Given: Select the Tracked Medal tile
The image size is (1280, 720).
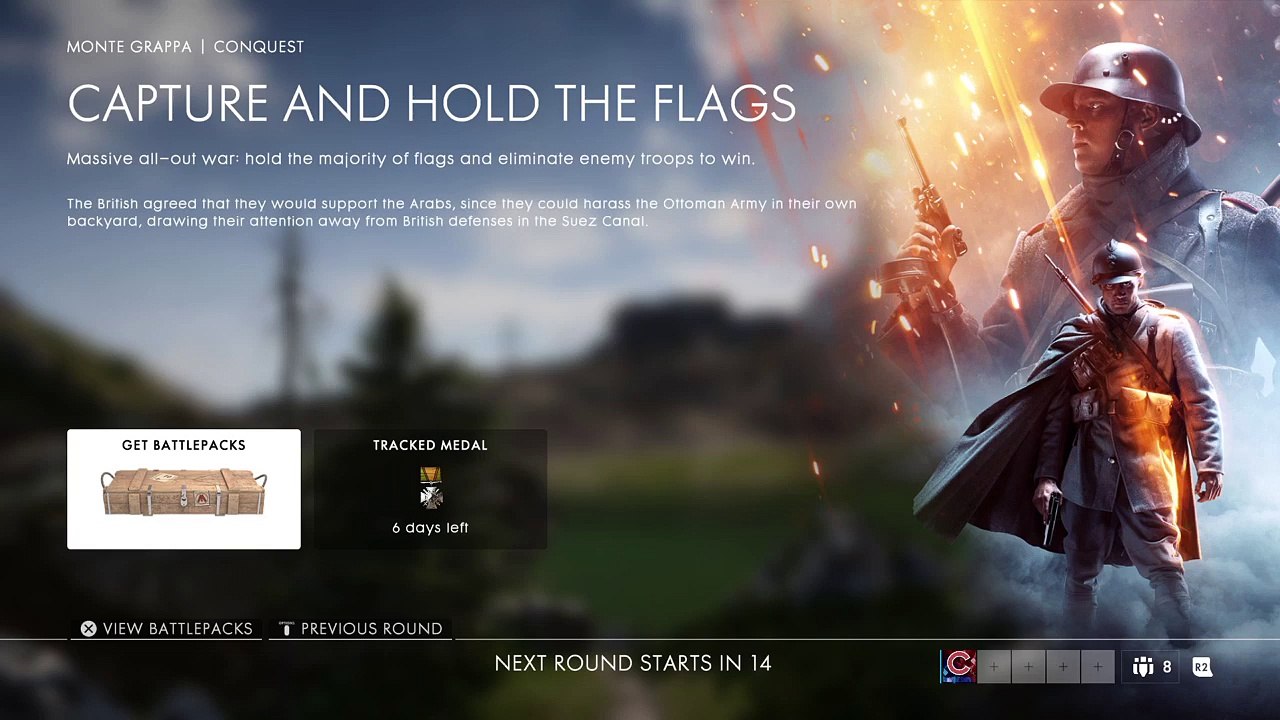Looking at the screenshot, I should [x=430, y=489].
